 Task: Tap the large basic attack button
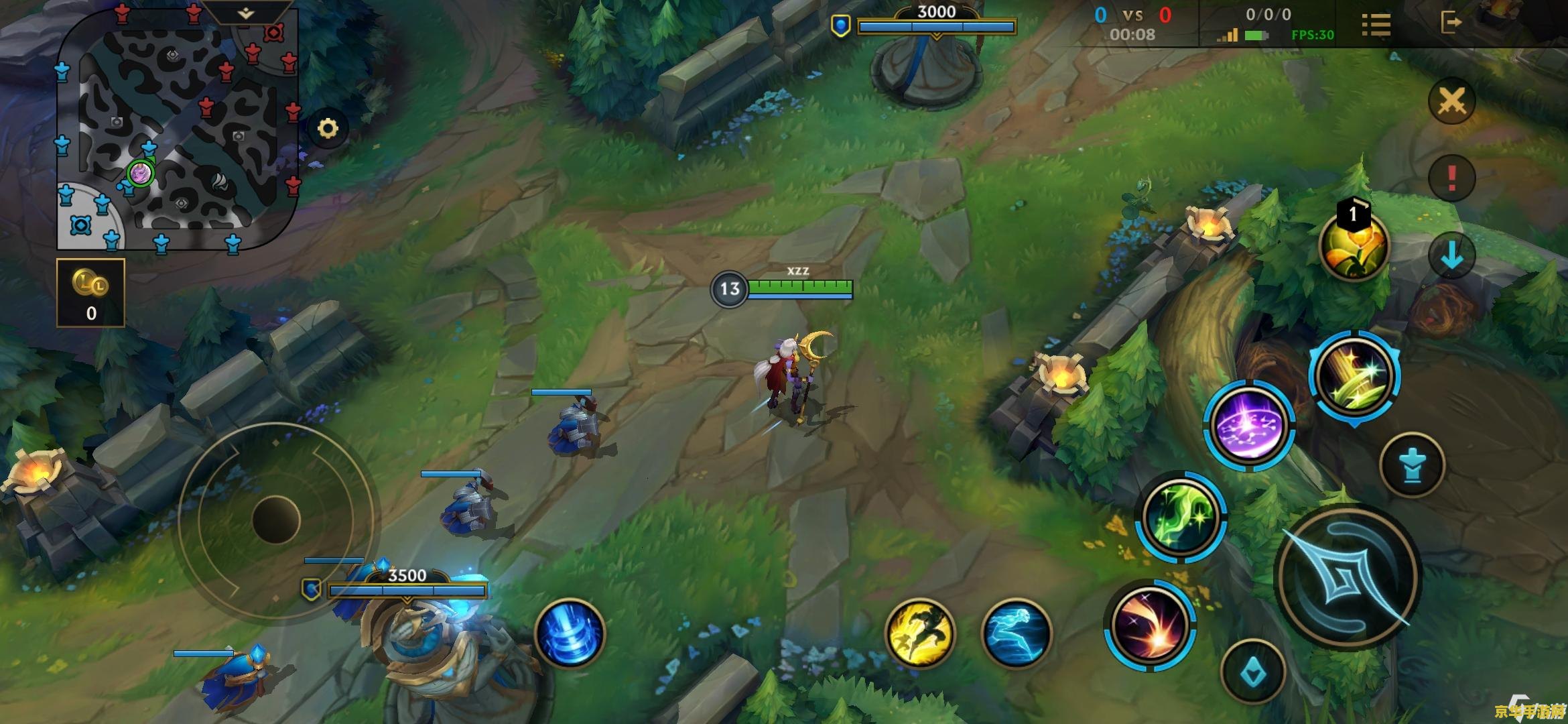1348,578
